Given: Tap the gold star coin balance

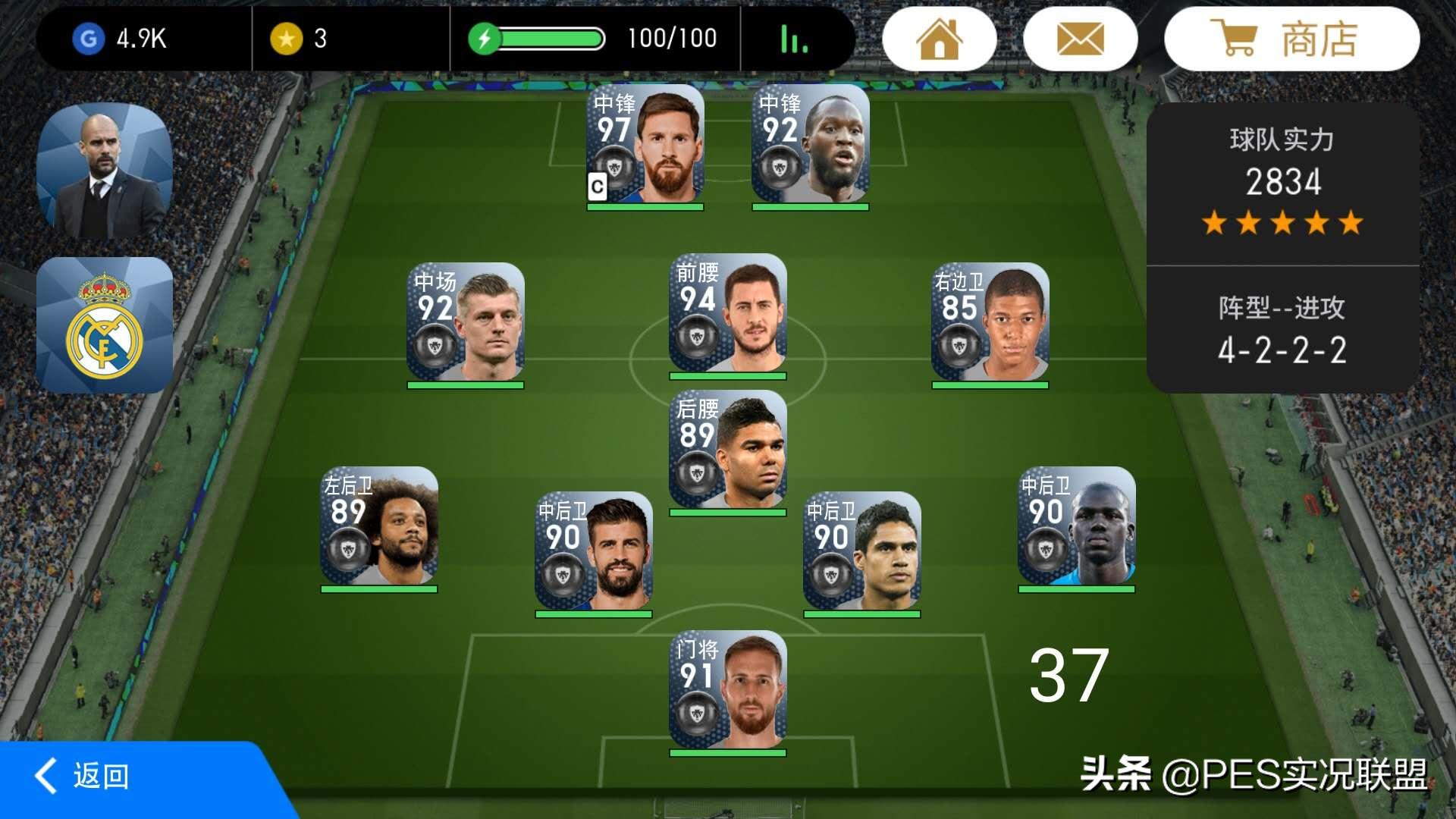Looking at the screenshot, I should [300, 39].
